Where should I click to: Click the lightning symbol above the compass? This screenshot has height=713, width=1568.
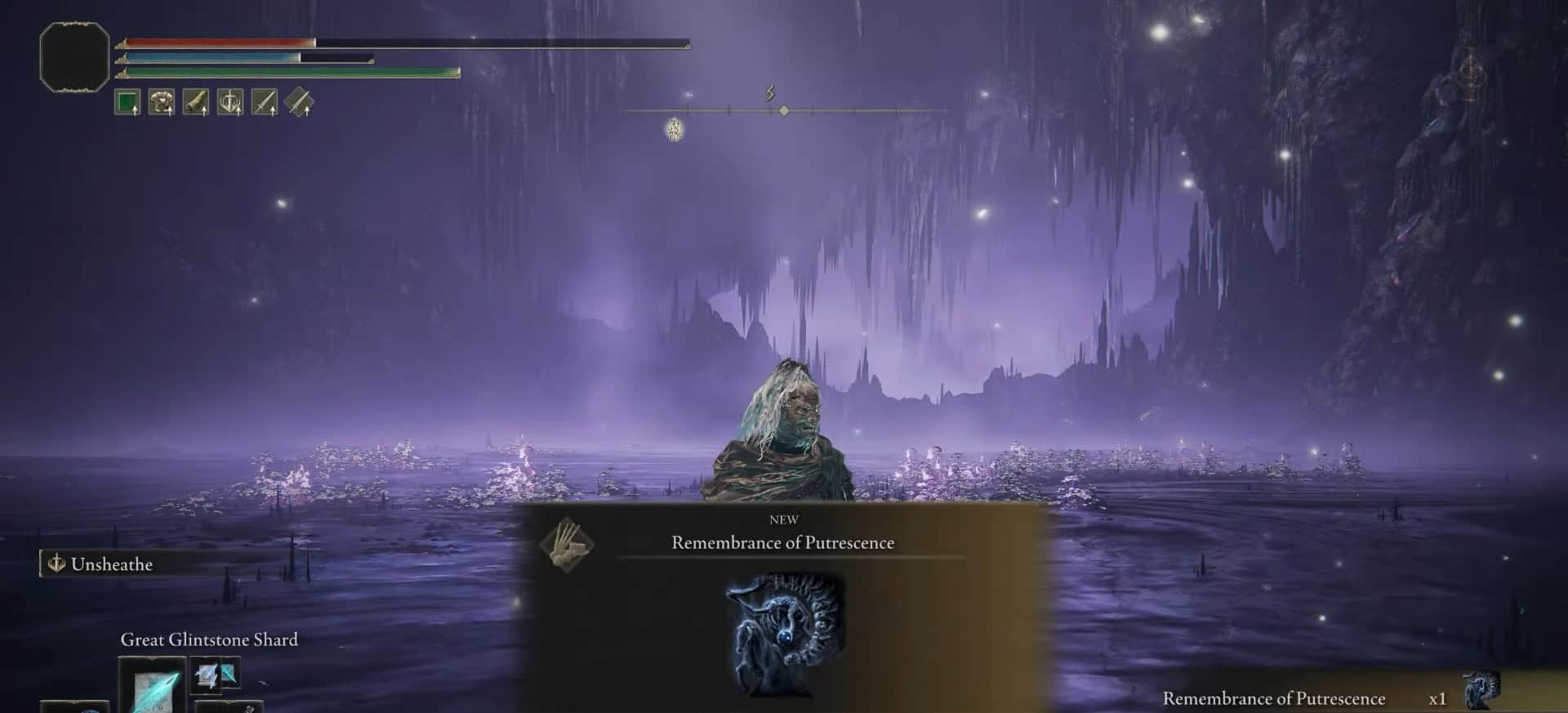point(768,92)
